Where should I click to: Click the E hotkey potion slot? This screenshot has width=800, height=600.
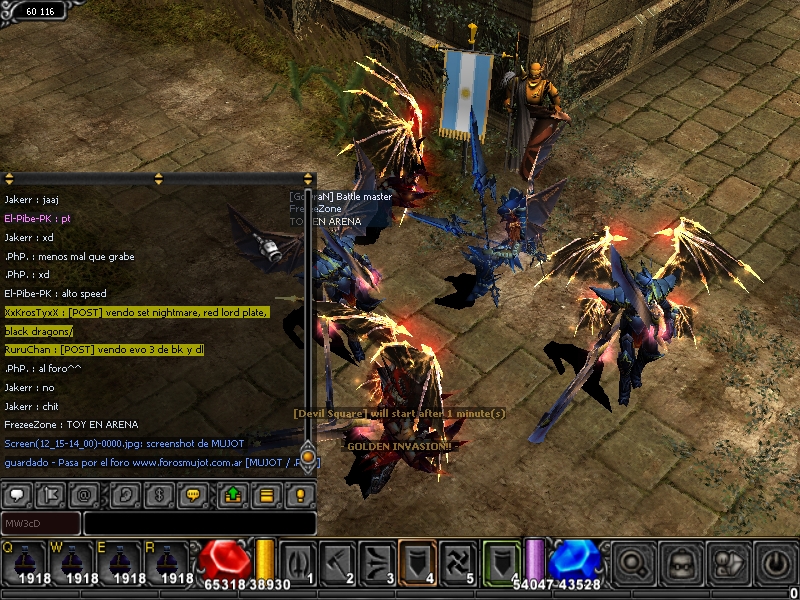click(118, 562)
